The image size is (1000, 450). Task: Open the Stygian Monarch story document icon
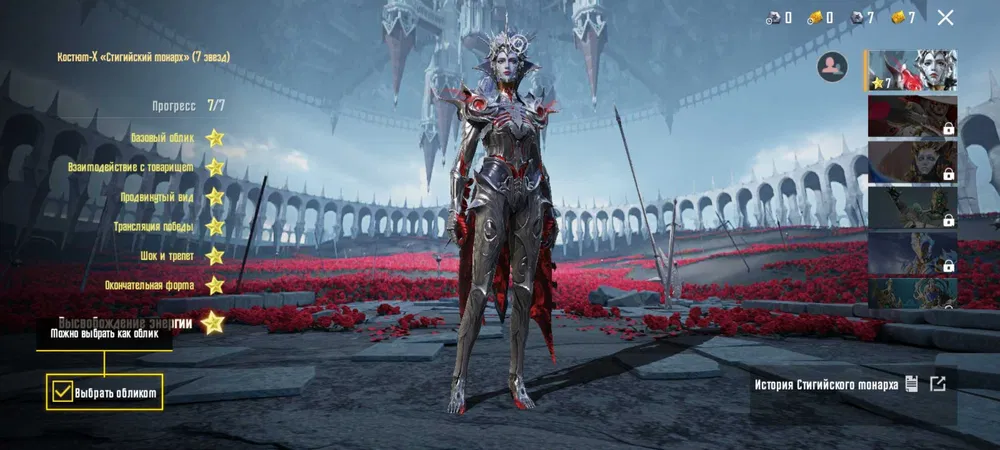point(911,383)
